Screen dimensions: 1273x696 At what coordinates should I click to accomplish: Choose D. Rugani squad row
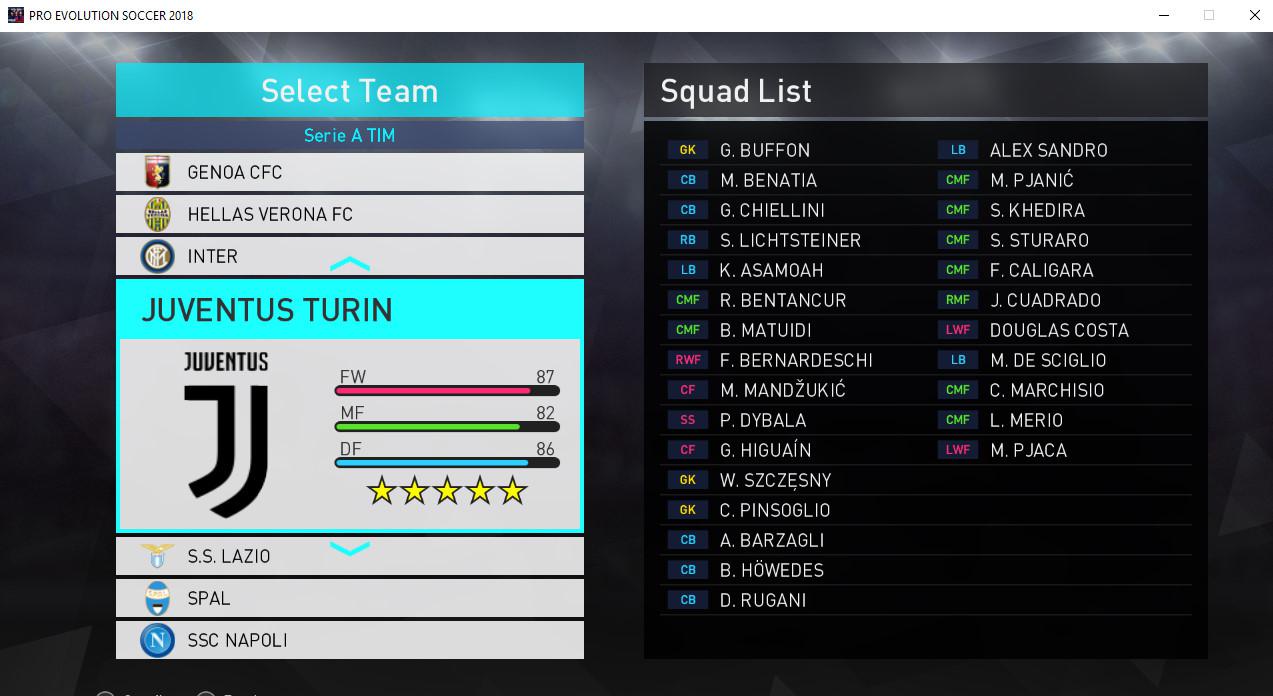pyautogui.click(x=763, y=600)
